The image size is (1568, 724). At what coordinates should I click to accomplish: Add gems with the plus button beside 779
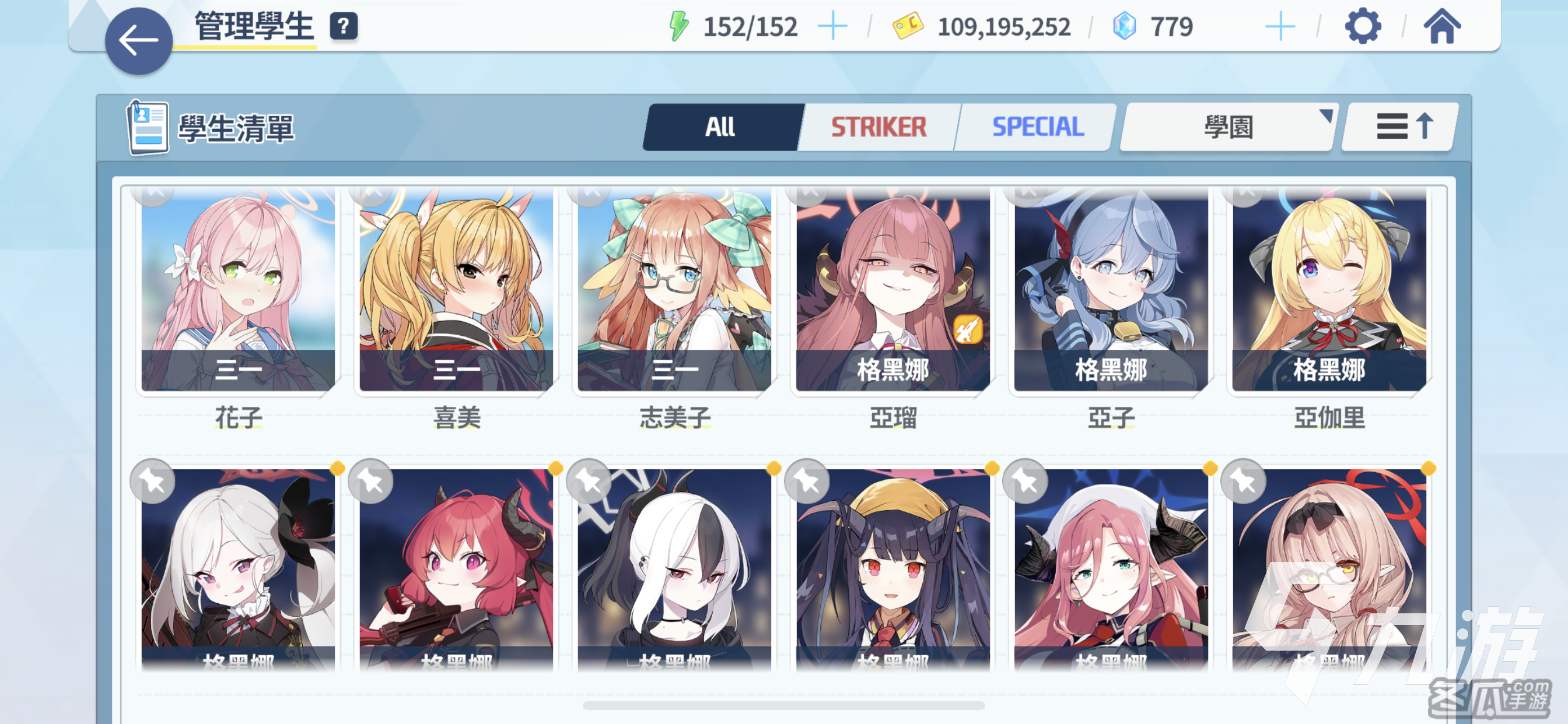pos(1279,27)
